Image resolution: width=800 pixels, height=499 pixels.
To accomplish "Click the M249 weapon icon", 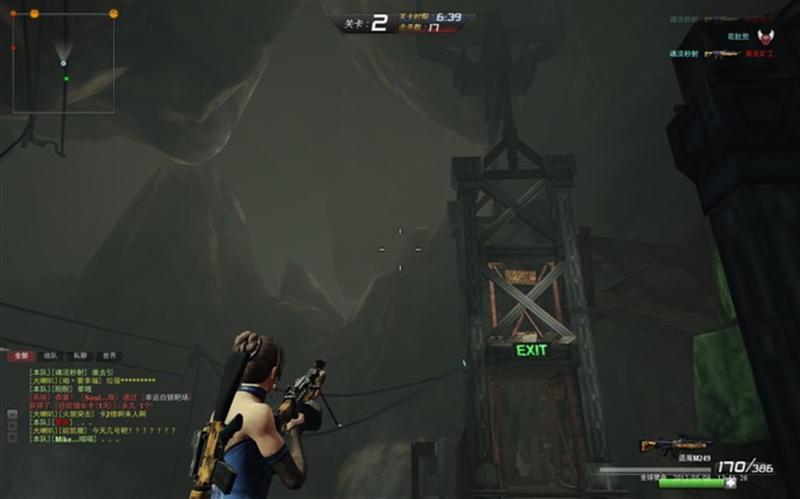I will pyautogui.click(x=676, y=444).
